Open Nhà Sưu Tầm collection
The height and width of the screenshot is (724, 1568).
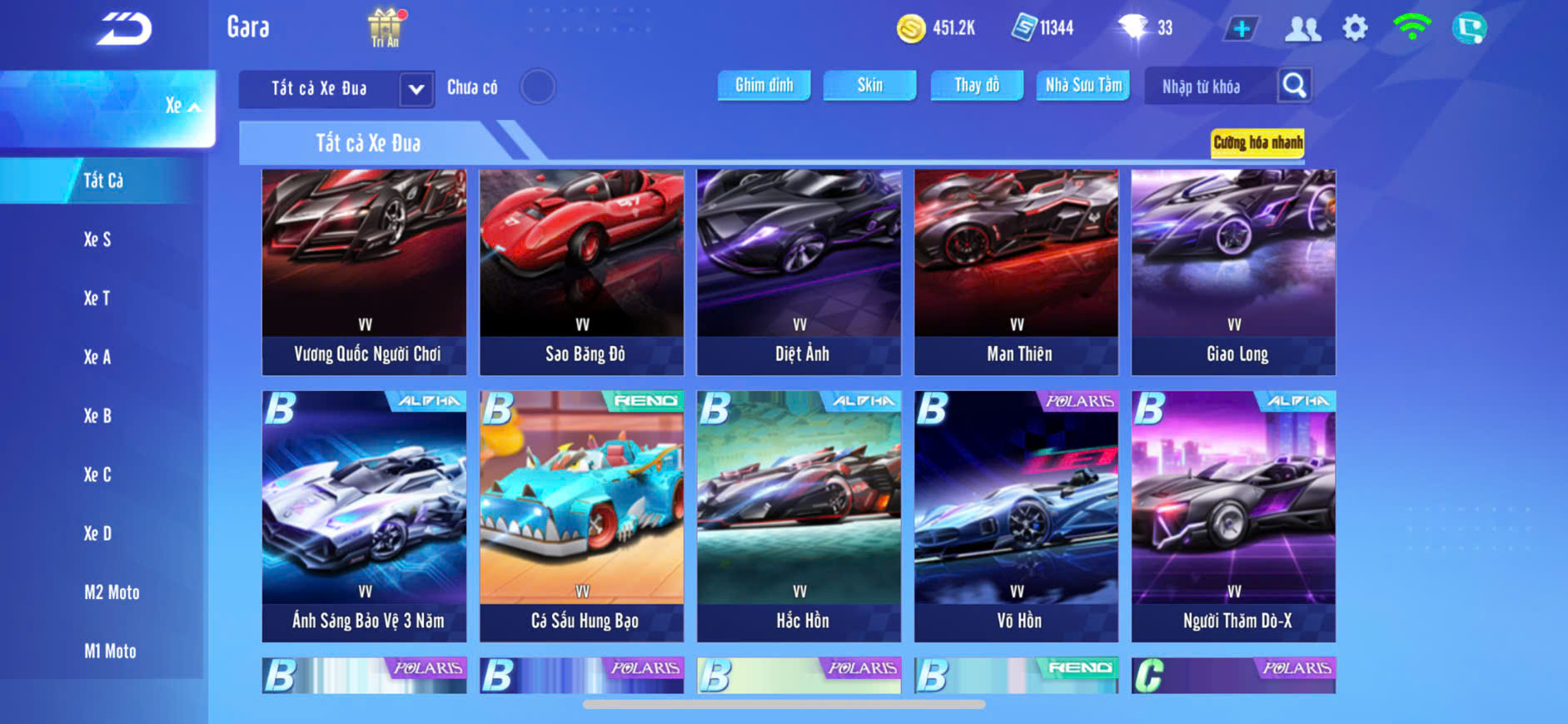tap(1083, 85)
